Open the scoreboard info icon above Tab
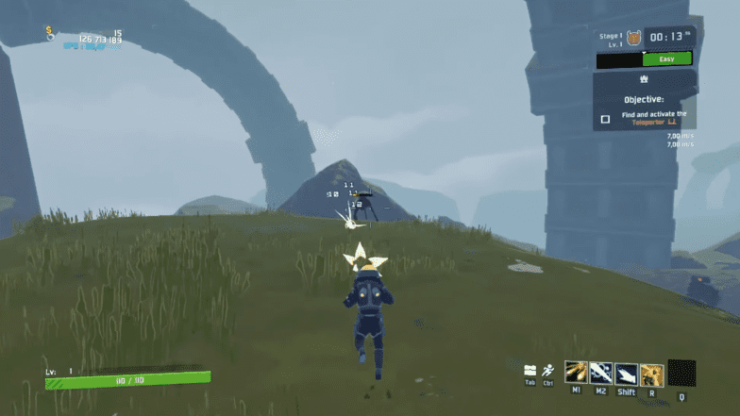Viewport: 740px width, 416px height. coord(530,370)
